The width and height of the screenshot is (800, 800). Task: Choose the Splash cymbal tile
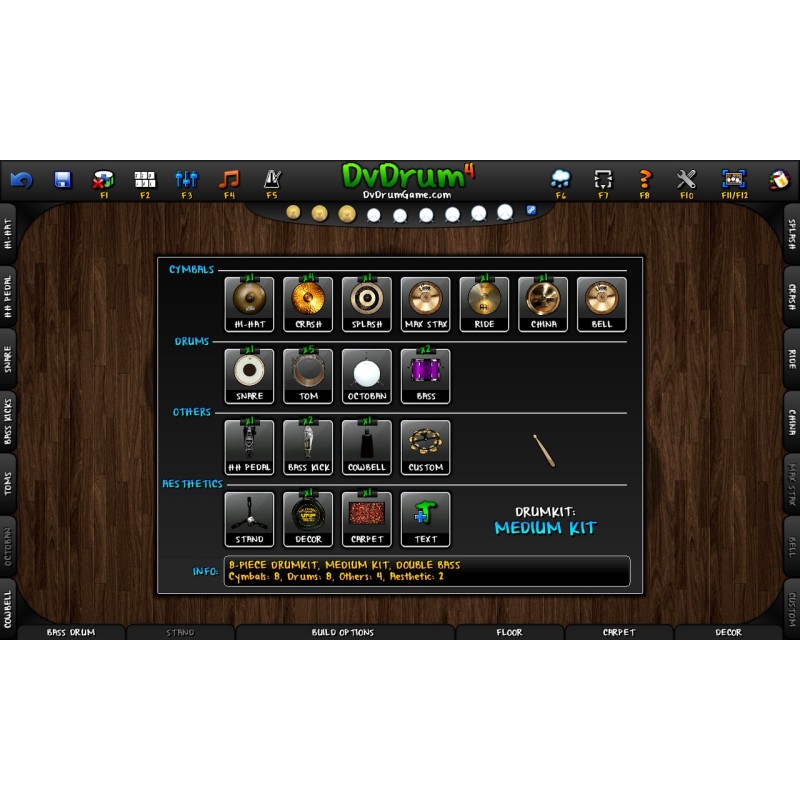[x=366, y=303]
